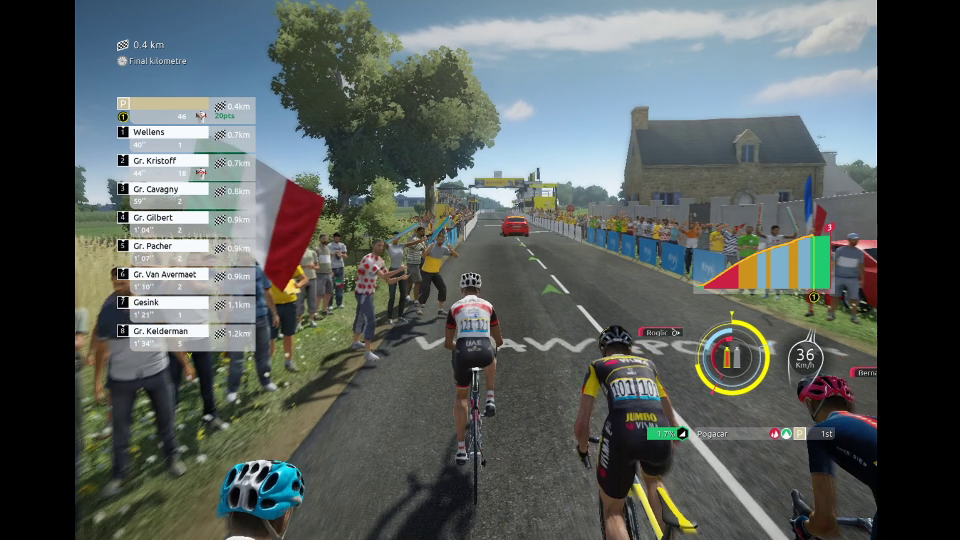
Task: Open the stage elevation profile
Action: click(767, 263)
